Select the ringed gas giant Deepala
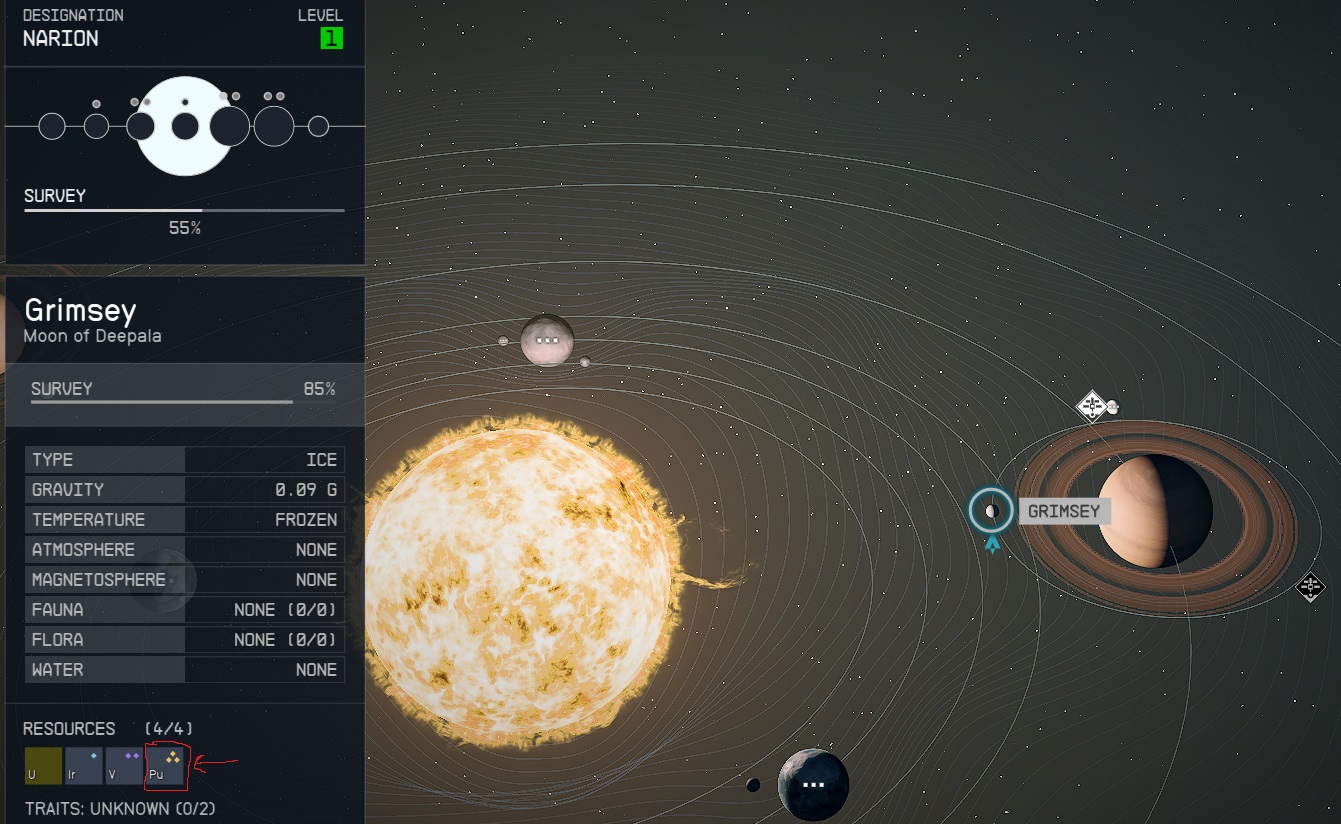 point(1155,512)
